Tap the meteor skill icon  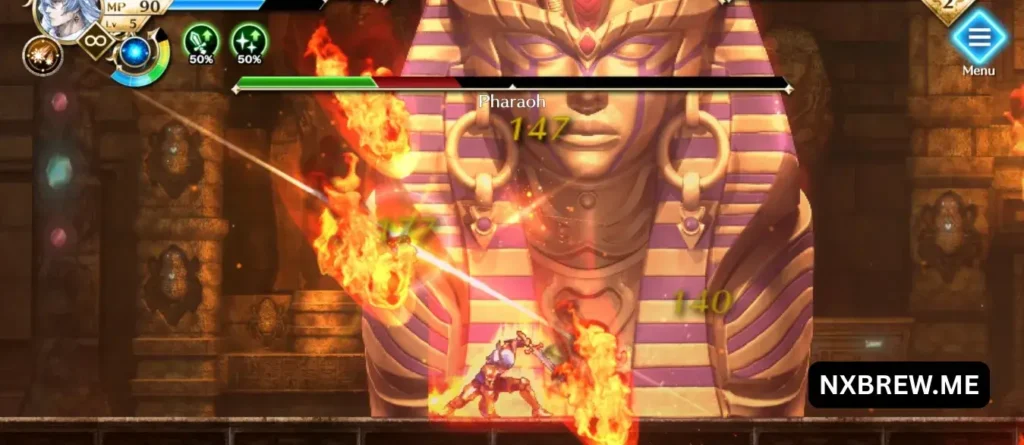(x=42, y=55)
